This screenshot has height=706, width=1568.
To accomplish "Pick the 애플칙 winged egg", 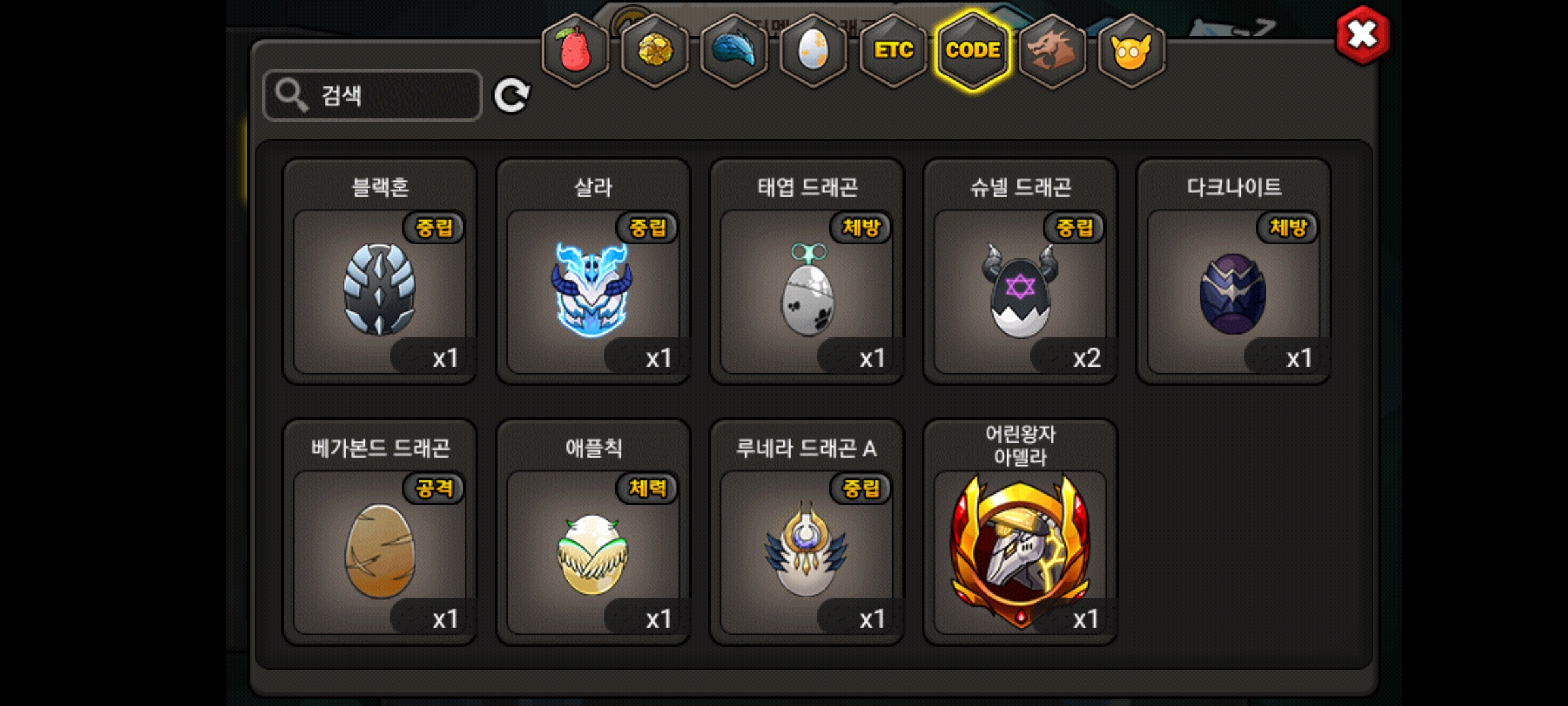I will click(x=593, y=551).
